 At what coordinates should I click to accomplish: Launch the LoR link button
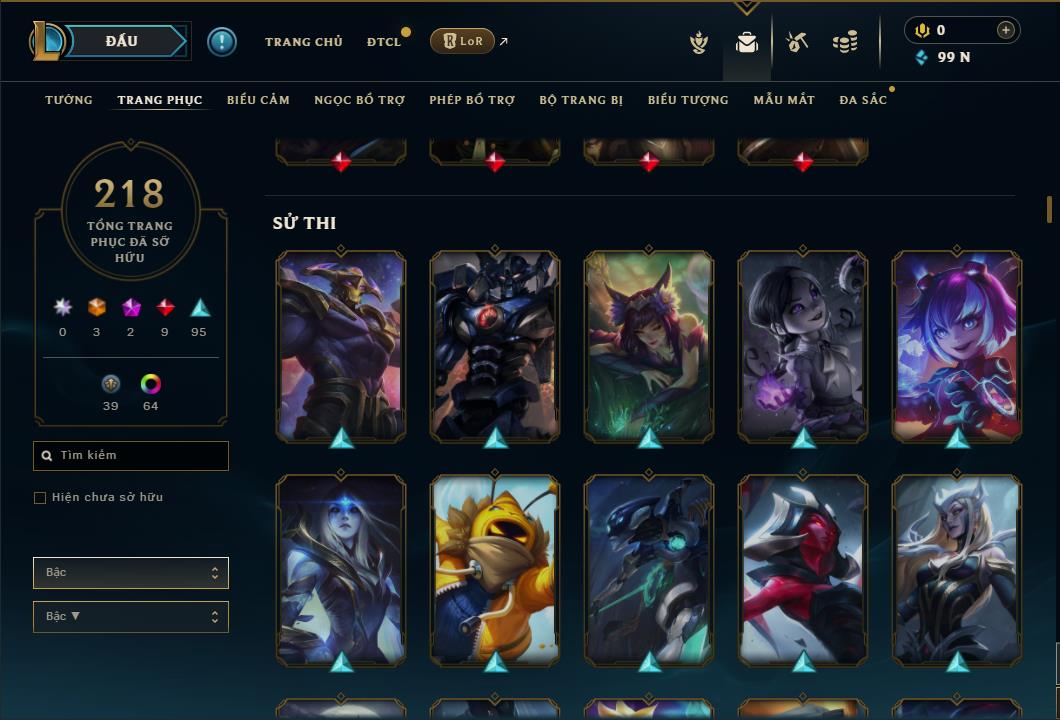click(x=462, y=41)
